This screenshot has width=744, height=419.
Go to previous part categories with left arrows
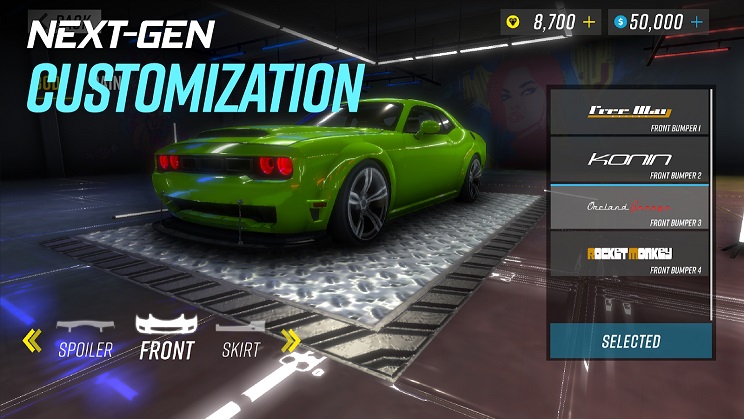tap(32, 341)
